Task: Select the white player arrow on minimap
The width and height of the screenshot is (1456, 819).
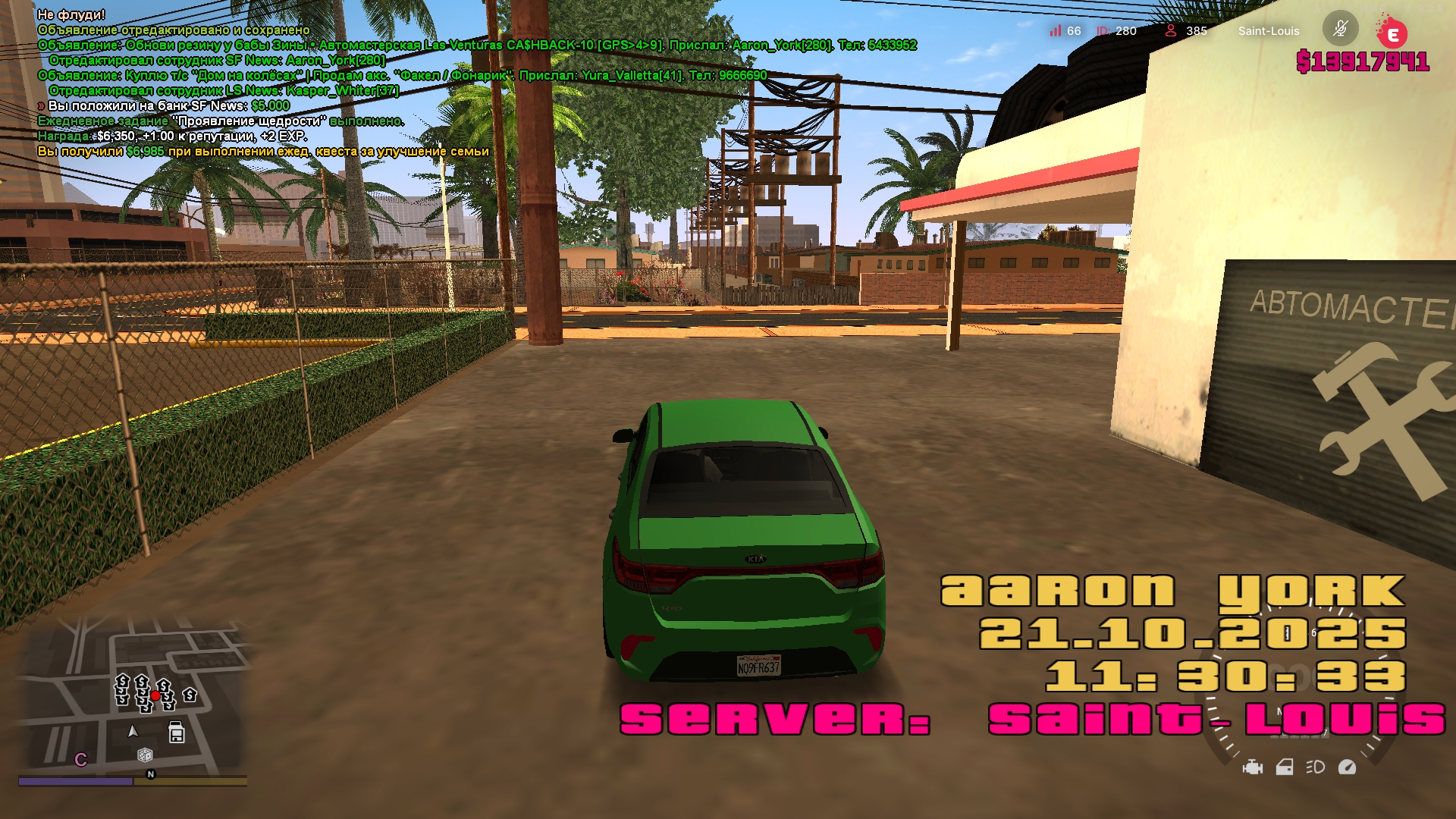Action: click(133, 731)
